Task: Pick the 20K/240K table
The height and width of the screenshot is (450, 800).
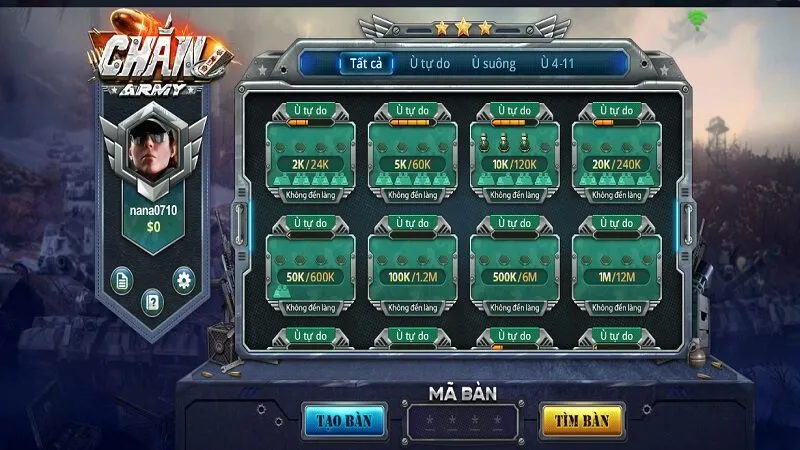Action: 616,155
